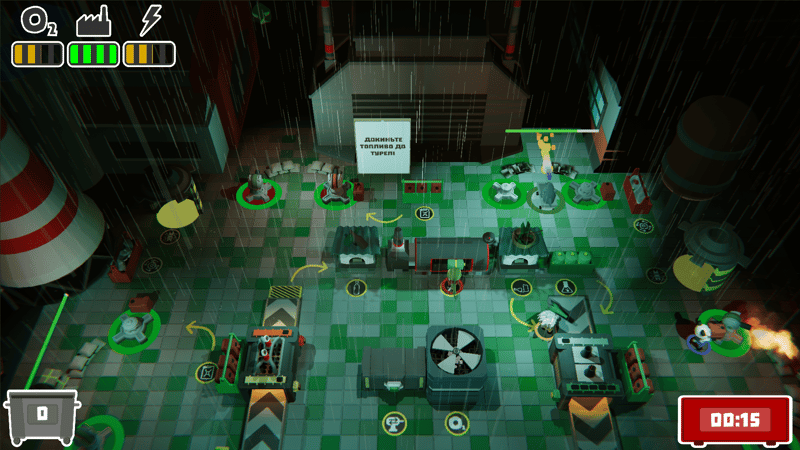Viewport: 800px width, 450px height.
Task: Open the dumpster trash counter
Action: tap(43, 415)
